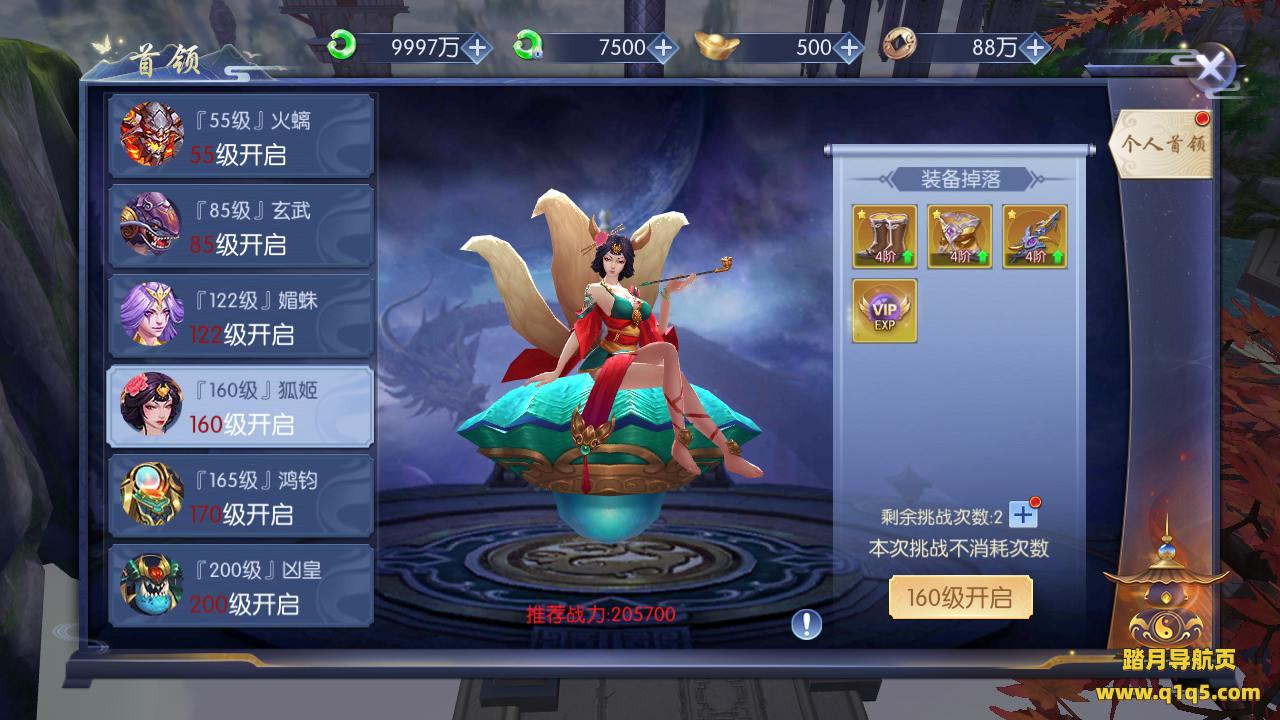Select the 122级 媚蛛 boss row
1280x720 pixels.
pos(240,316)
